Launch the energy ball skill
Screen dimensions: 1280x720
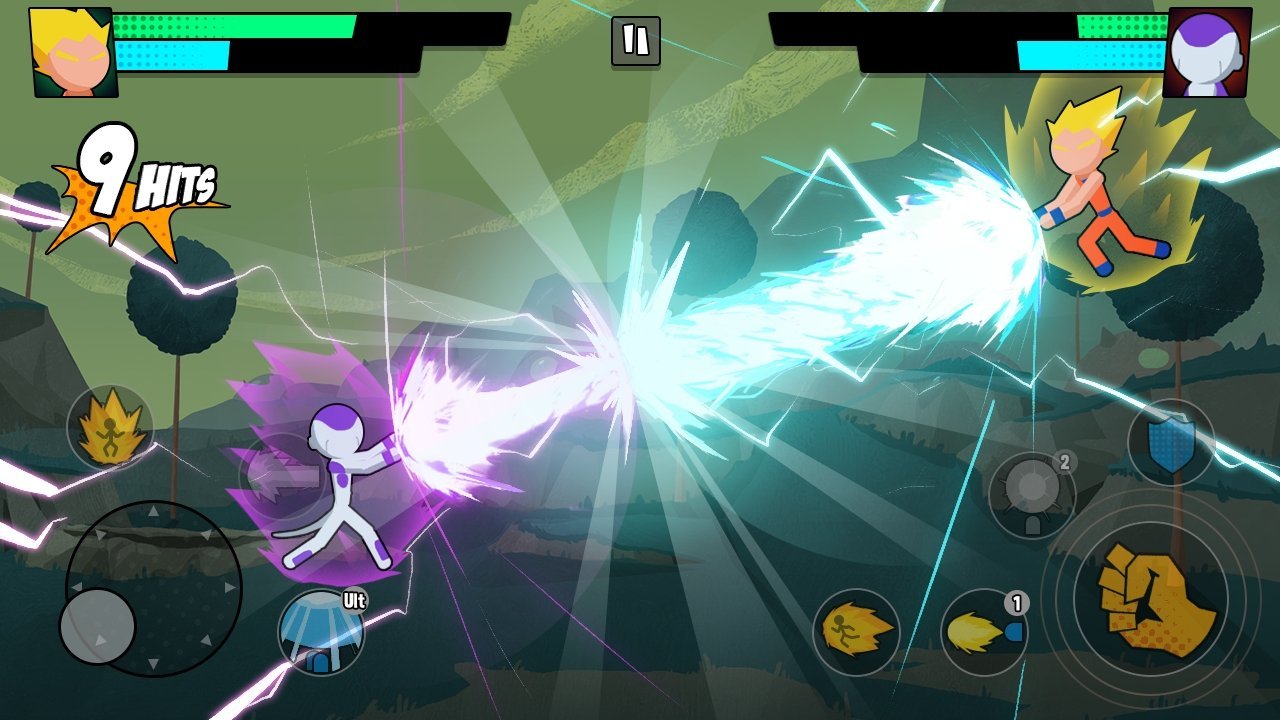pos(1032,495)
